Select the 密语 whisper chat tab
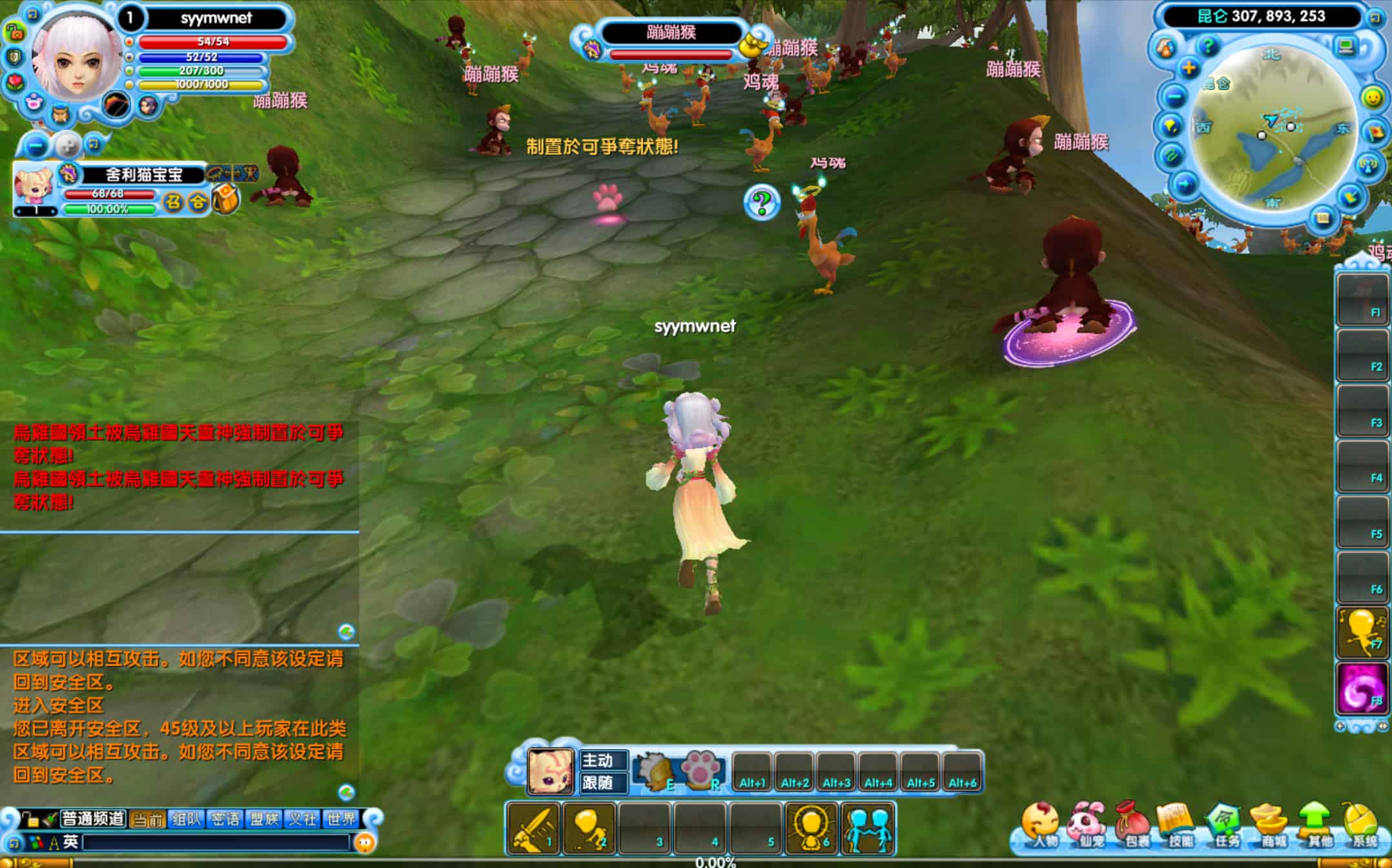The height and width of the screenshot is (868, 1392). click(225, 819)
